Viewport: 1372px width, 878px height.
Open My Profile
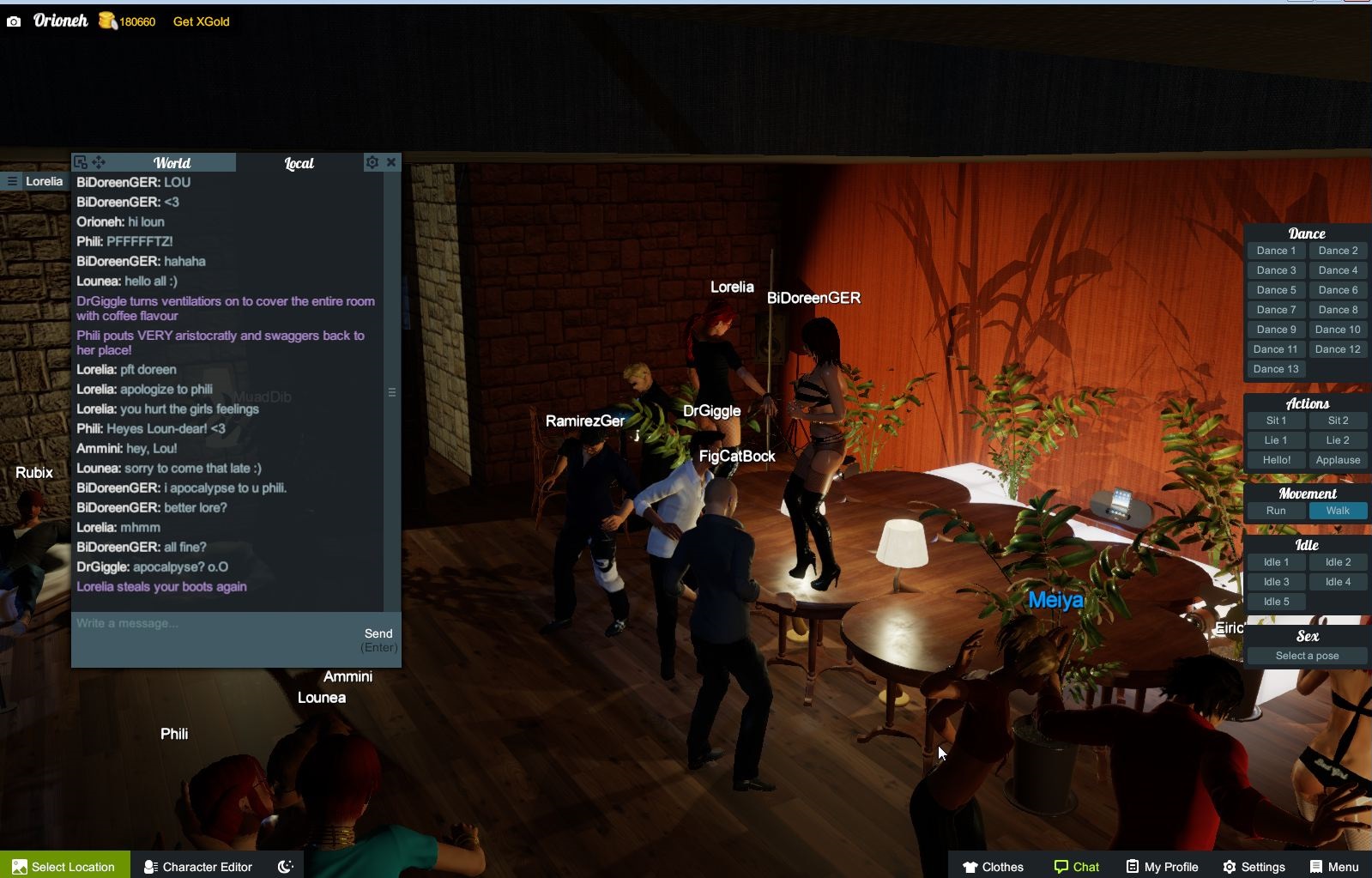1161,866
